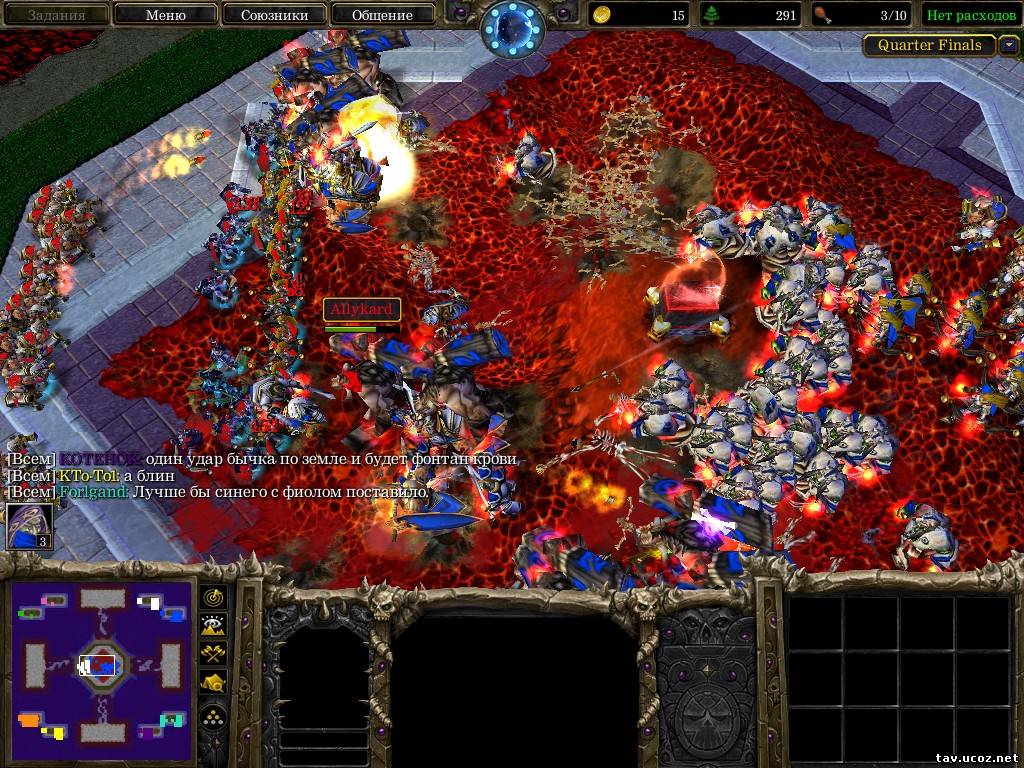
Task: Open the Задания quests button
Action: point(56,15)
